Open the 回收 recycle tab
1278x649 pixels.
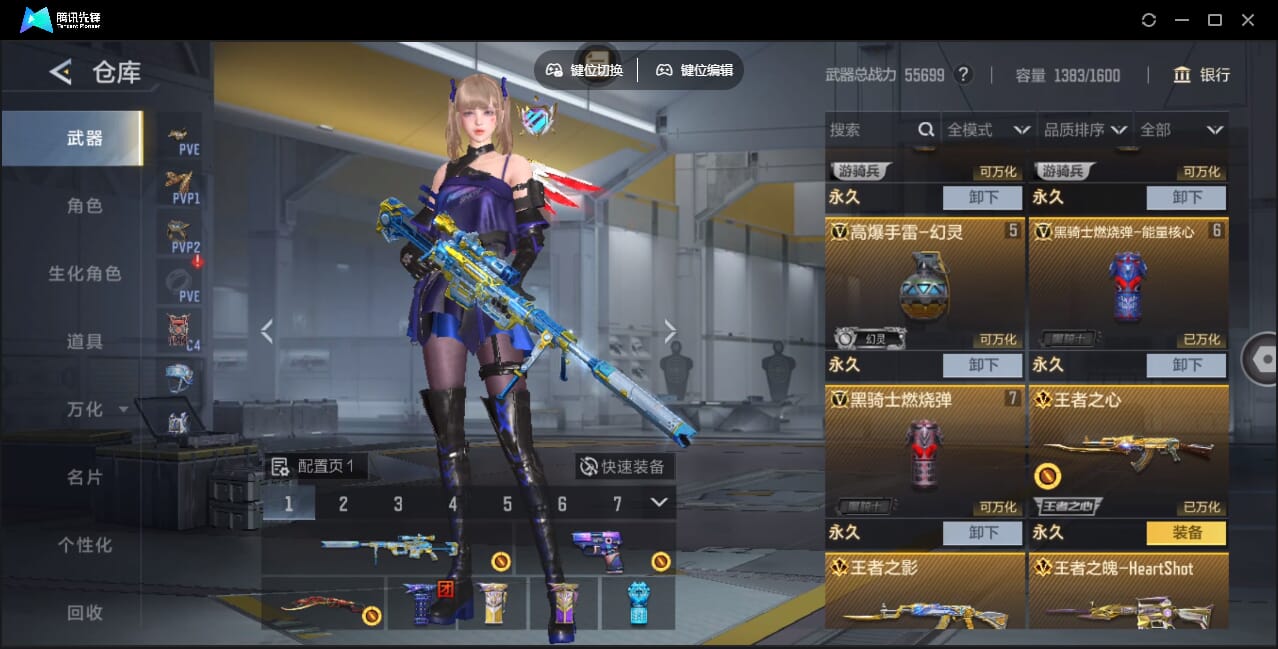[85, 612]
